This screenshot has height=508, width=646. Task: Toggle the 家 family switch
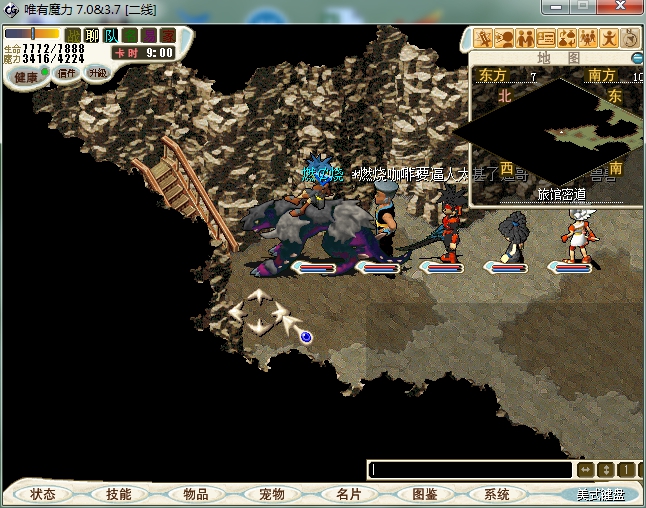pyautogui.click(x=166, y=36)
